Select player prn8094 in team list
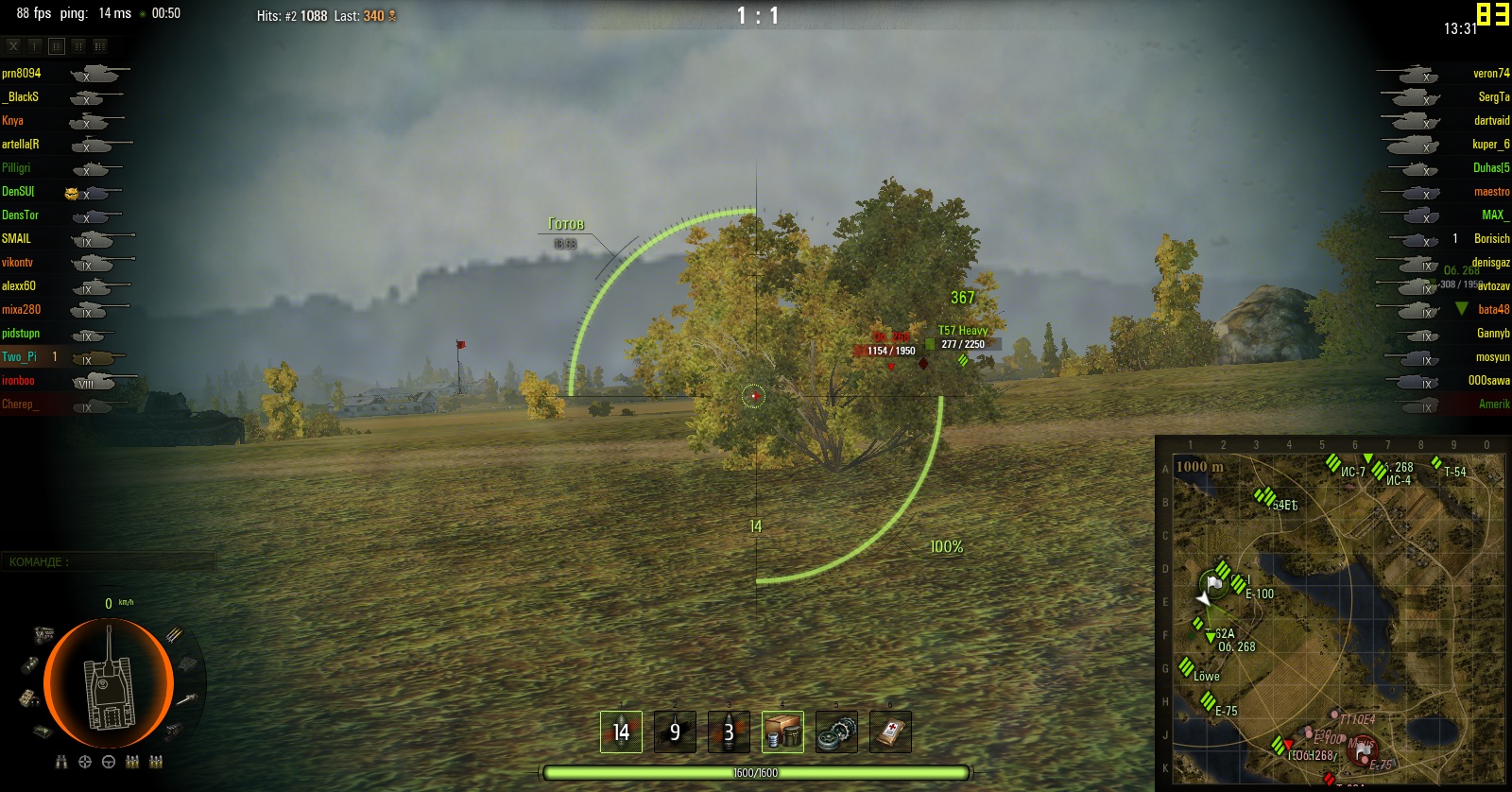 click(22, 73)
